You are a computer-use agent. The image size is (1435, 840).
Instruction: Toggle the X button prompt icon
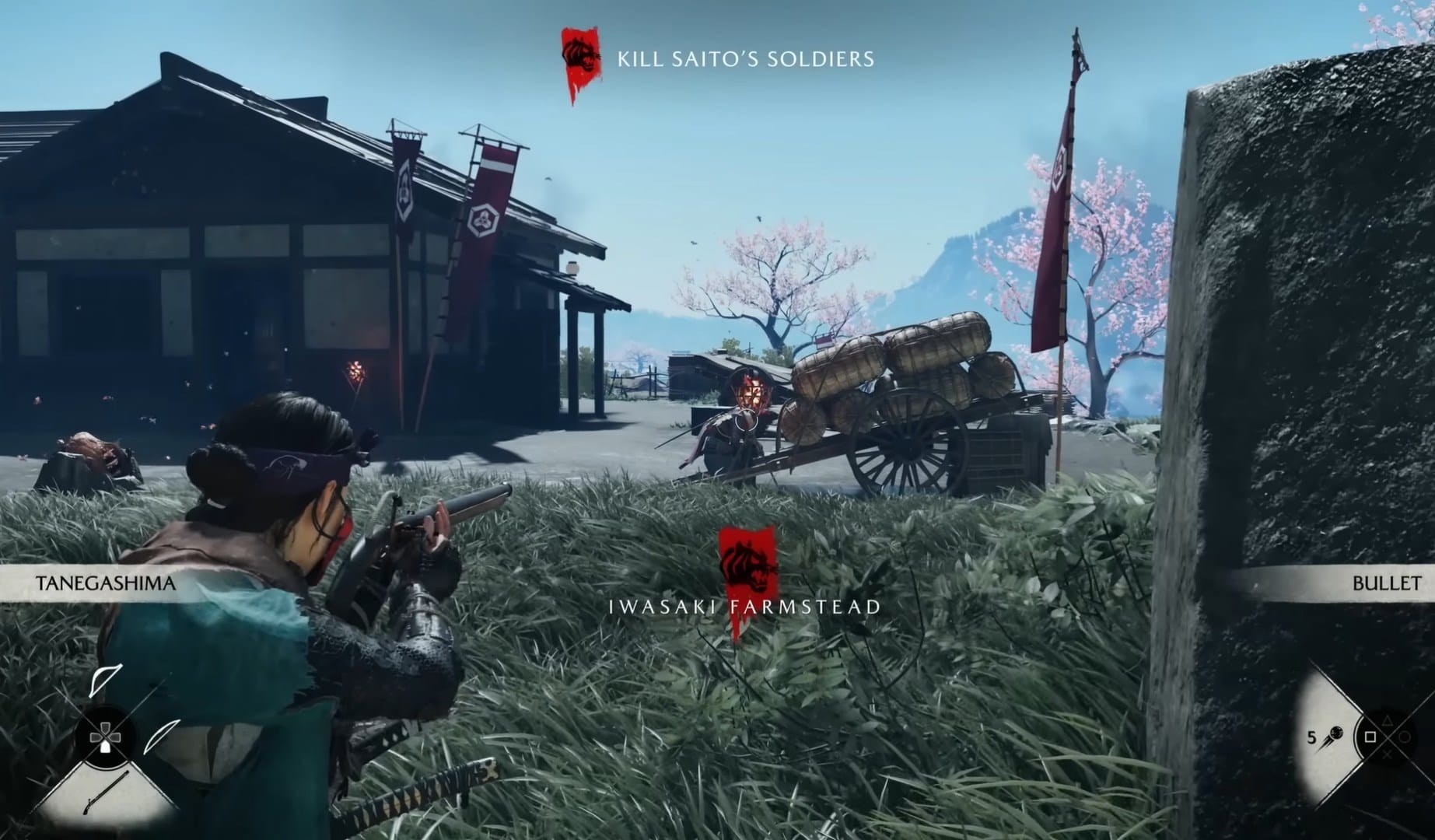point(1388,754)
